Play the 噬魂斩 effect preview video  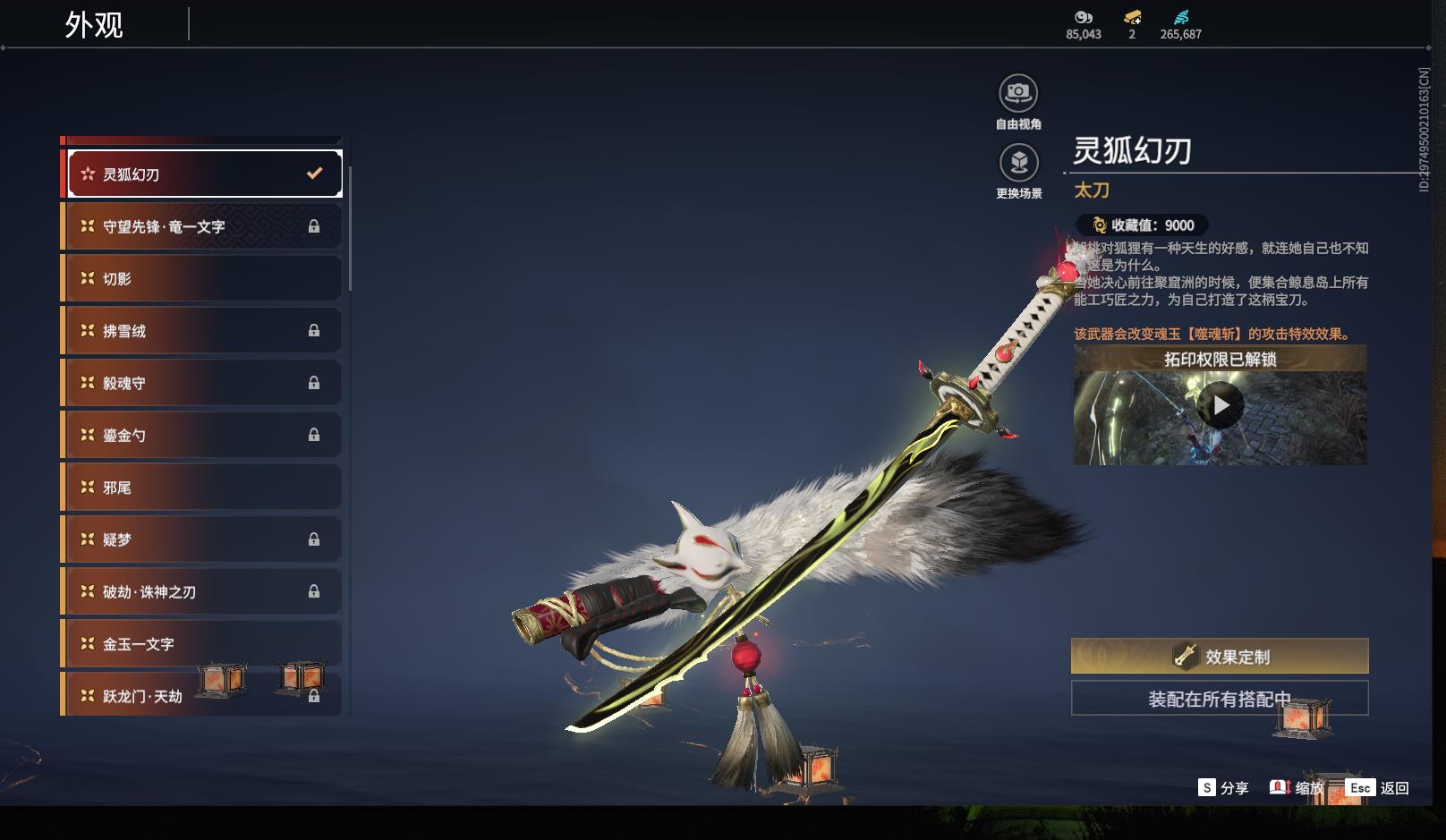1221,406
